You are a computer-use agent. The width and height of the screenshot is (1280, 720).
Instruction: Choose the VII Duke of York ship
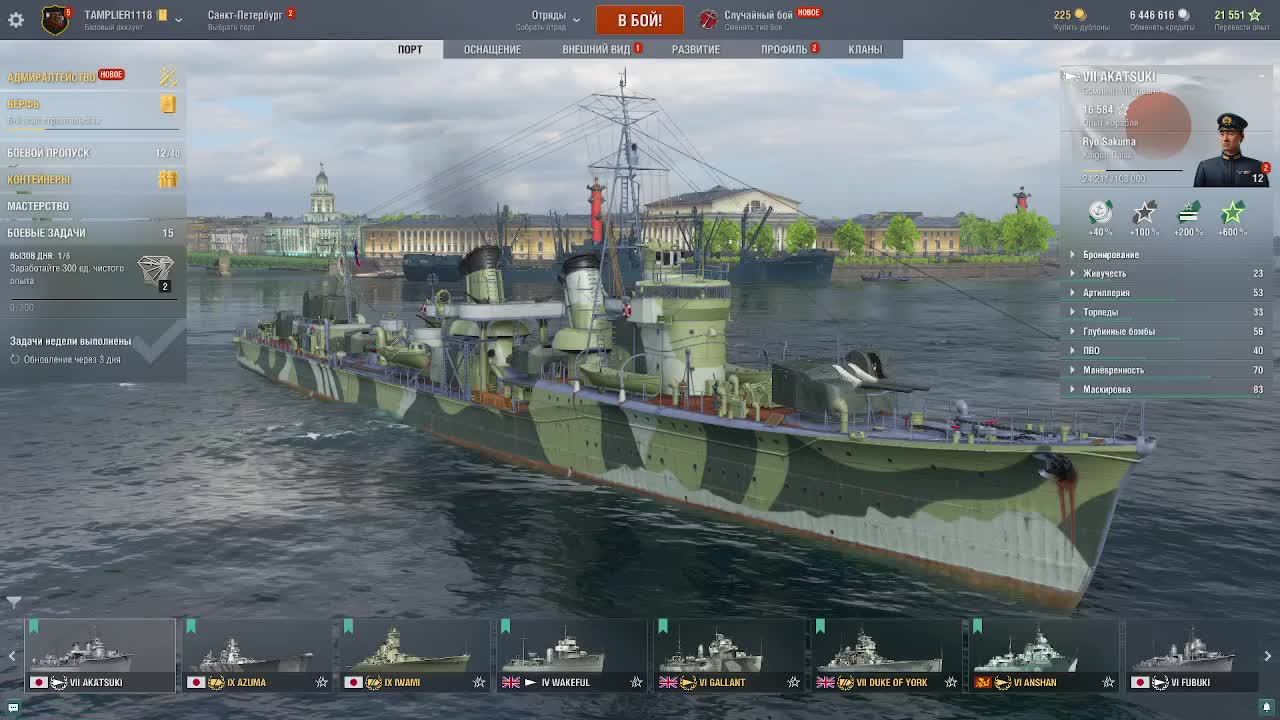click(x=885, y=656)
